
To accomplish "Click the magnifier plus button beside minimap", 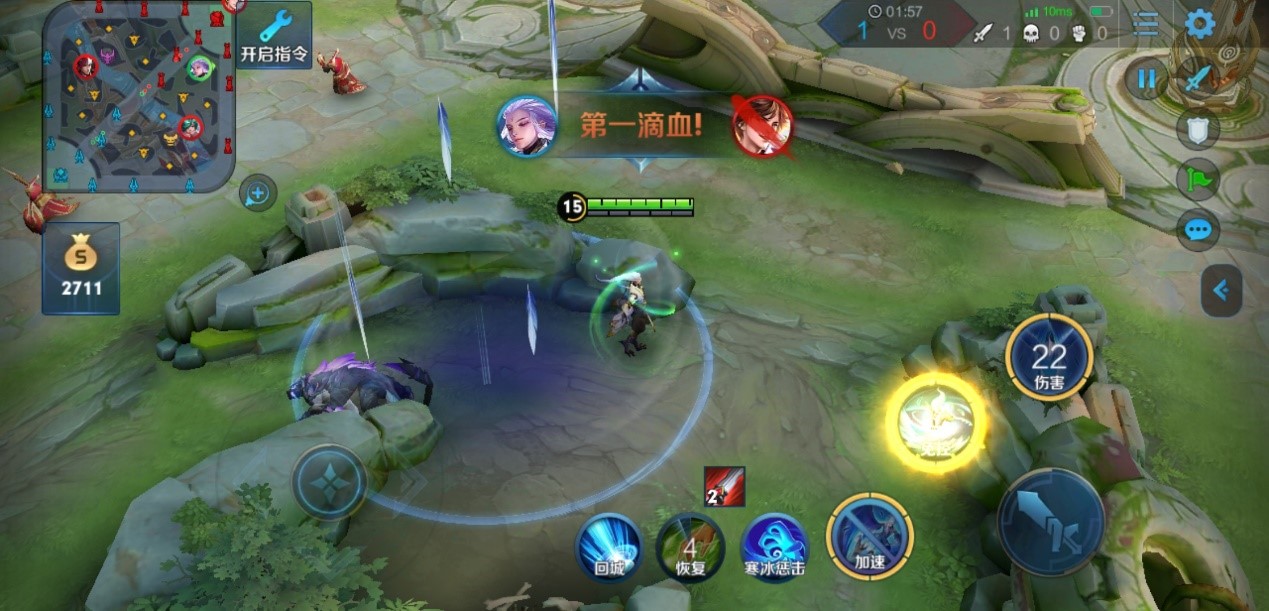I will [258, 193].
